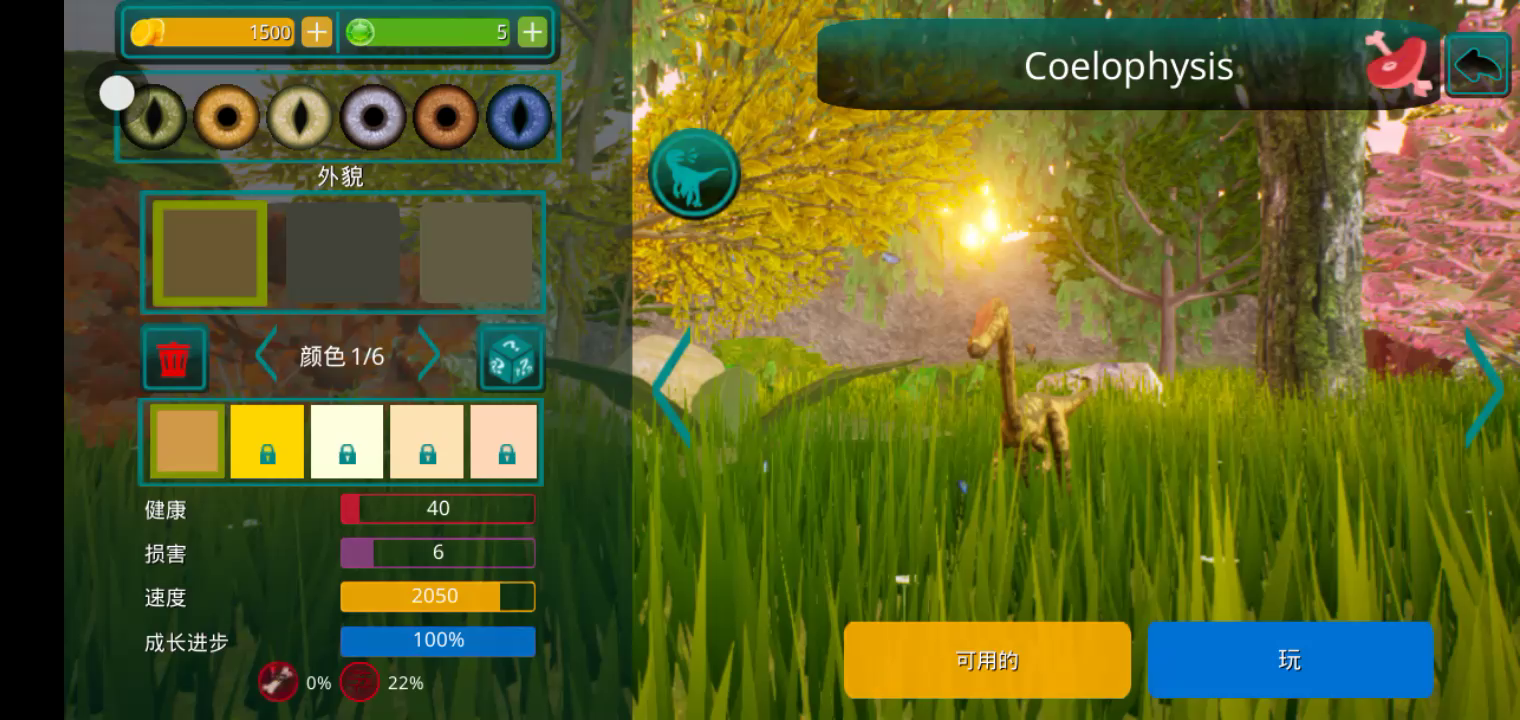Go back using the arrow button
This screenshot has width=1520, height=720.
click(x=1477, y=66)
